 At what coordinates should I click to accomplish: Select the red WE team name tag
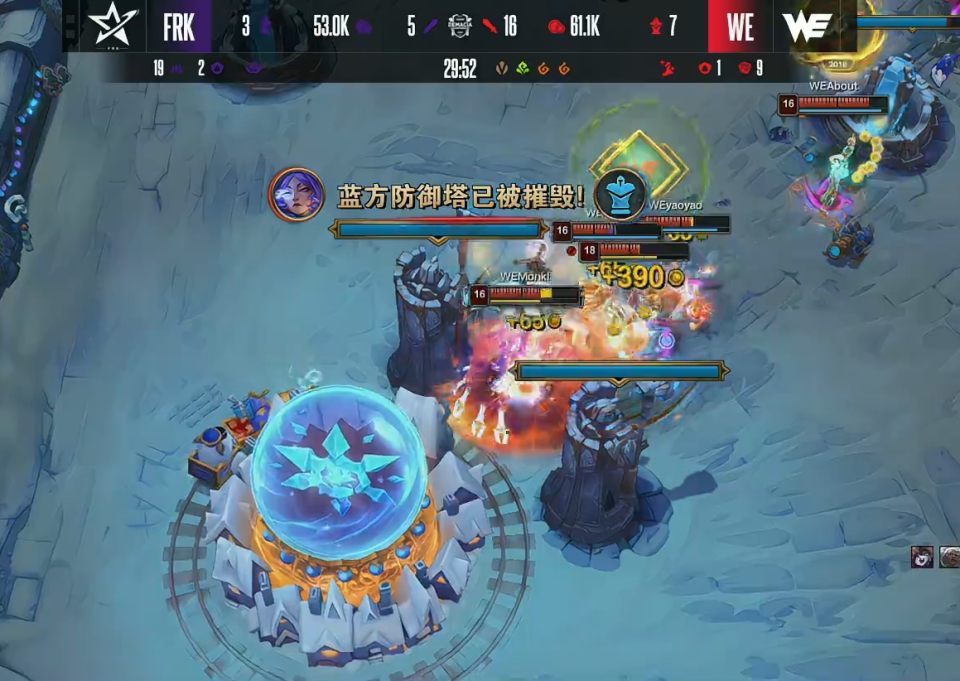pos(740,26)
